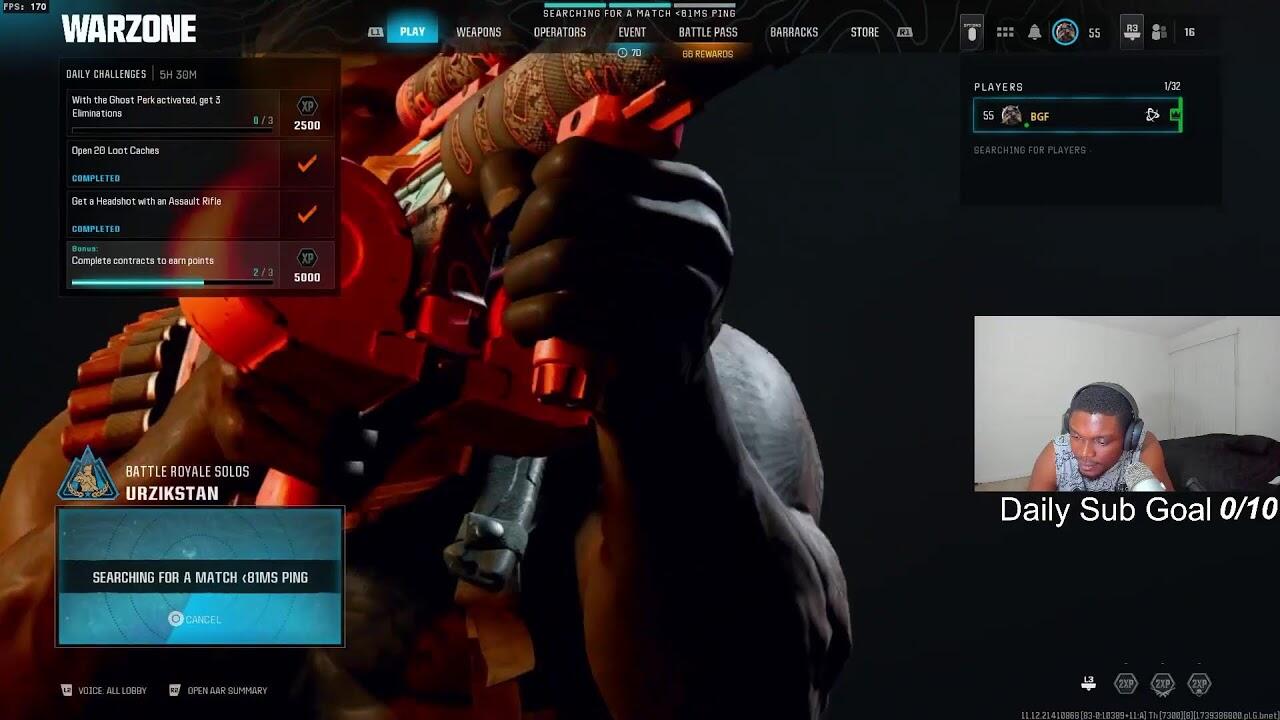
Task: Visit the Store tab
Action: pyautogui.click(x=864, y=32)
